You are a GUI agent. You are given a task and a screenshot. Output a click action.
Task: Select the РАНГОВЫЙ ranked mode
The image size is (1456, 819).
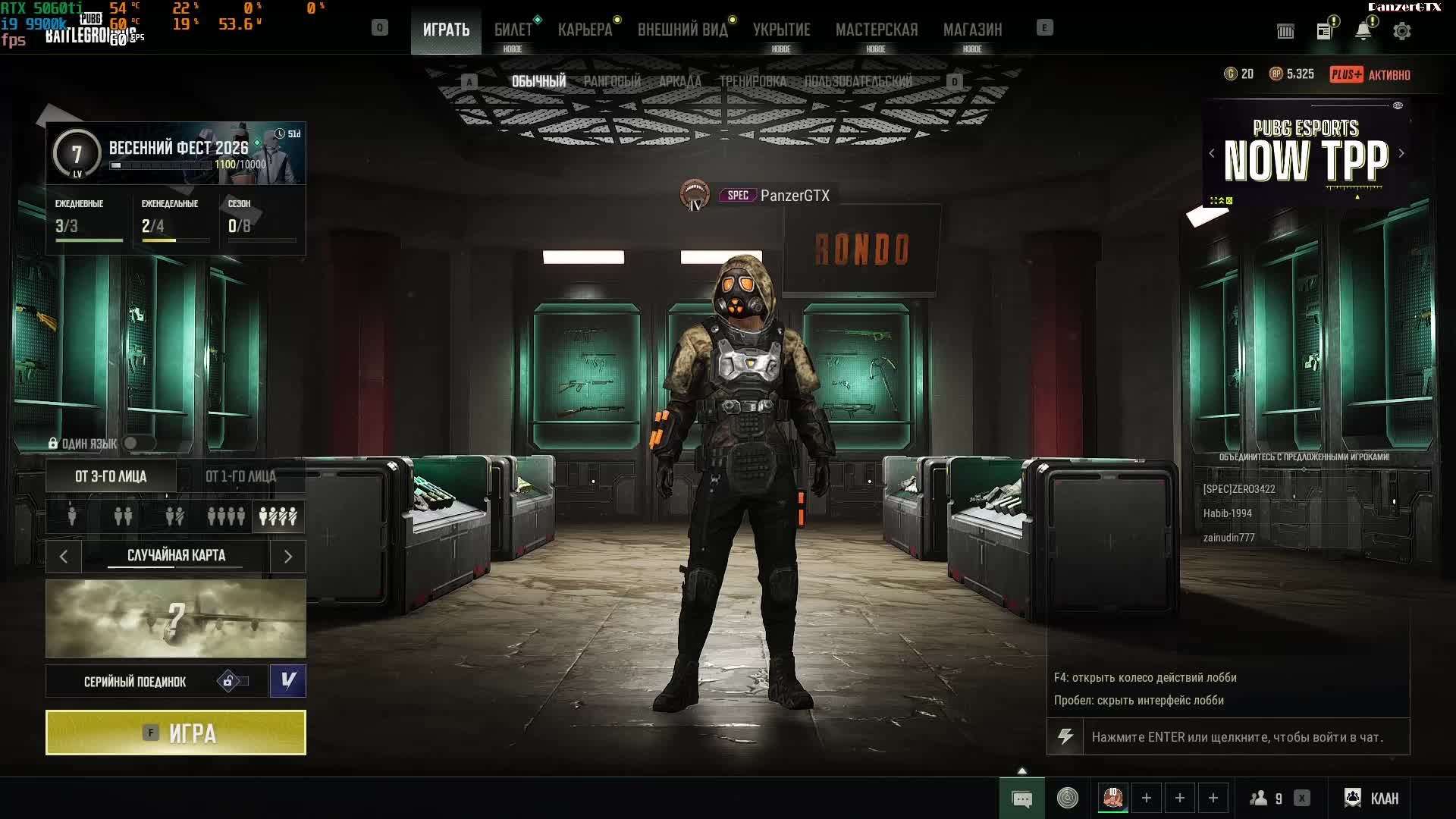tap(612, 81)
